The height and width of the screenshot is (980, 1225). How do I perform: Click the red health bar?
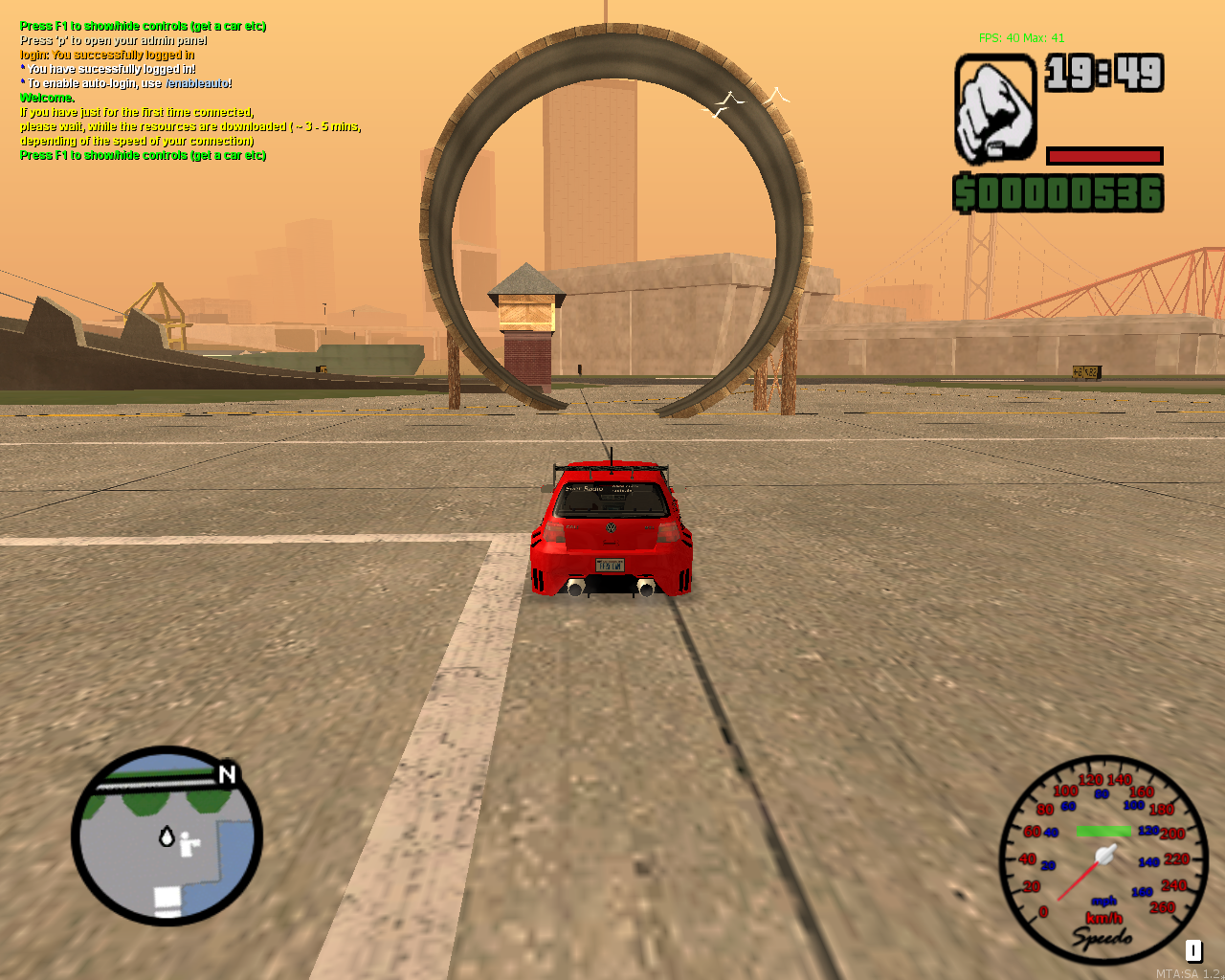point(1103,154)
